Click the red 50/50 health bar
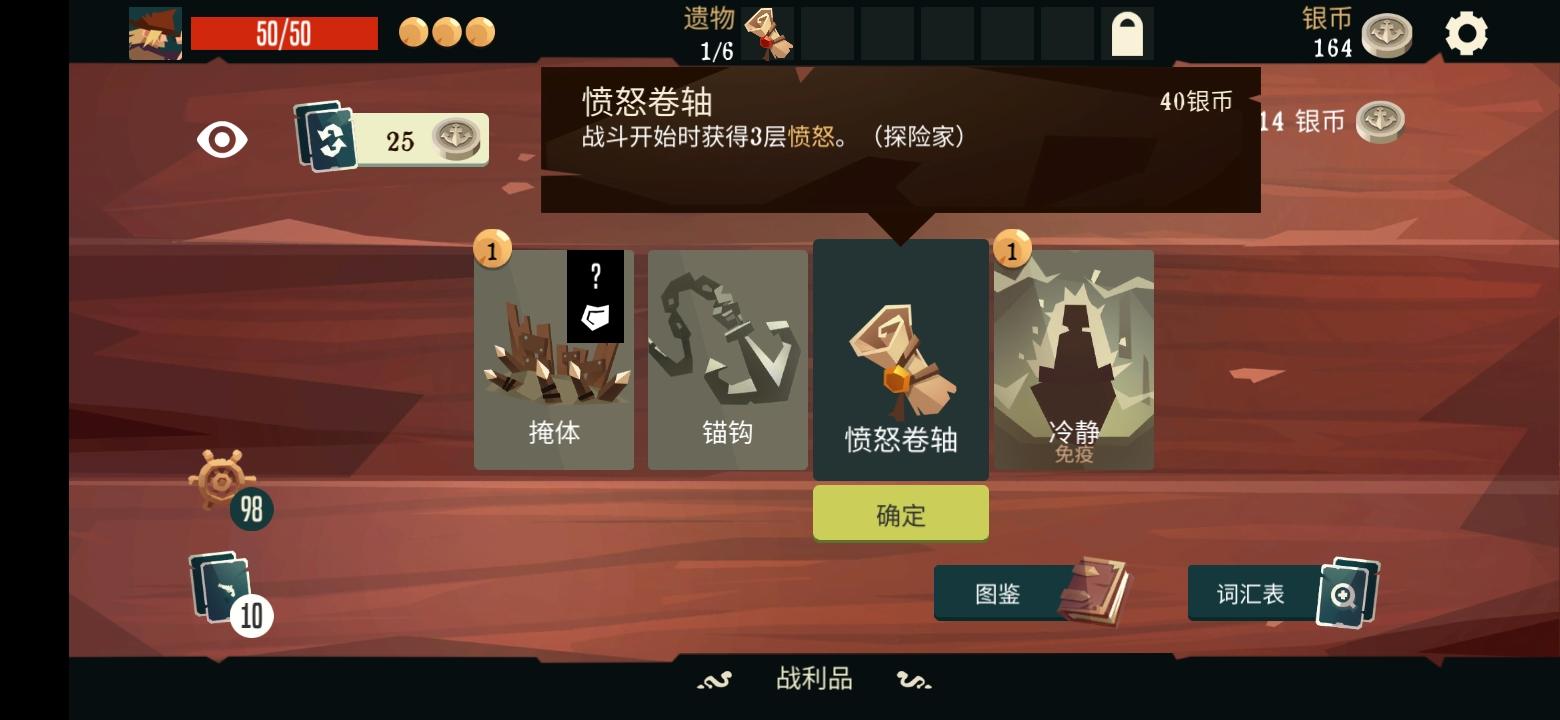 [x=284, y=33]
